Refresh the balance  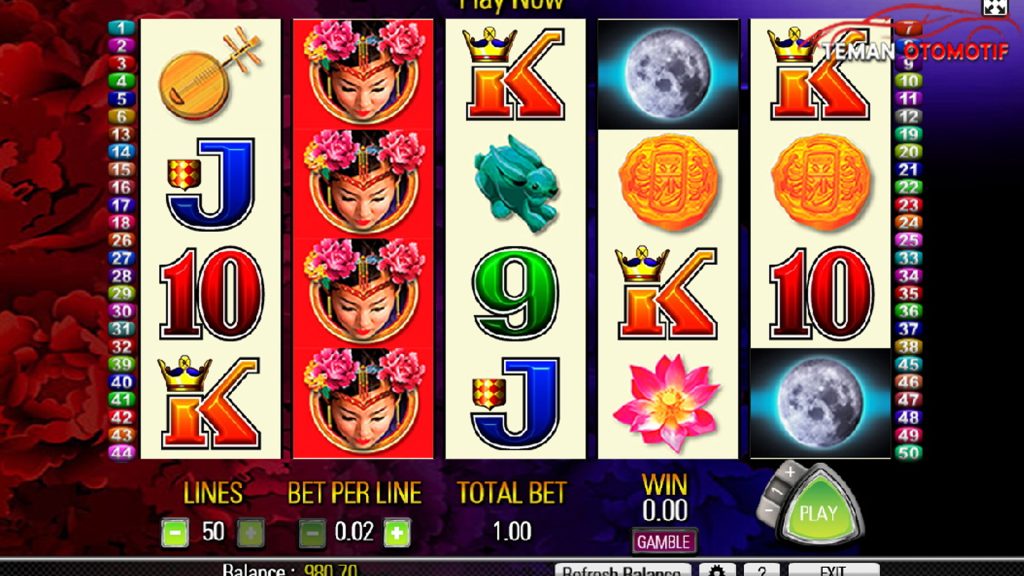click(620, 570)
